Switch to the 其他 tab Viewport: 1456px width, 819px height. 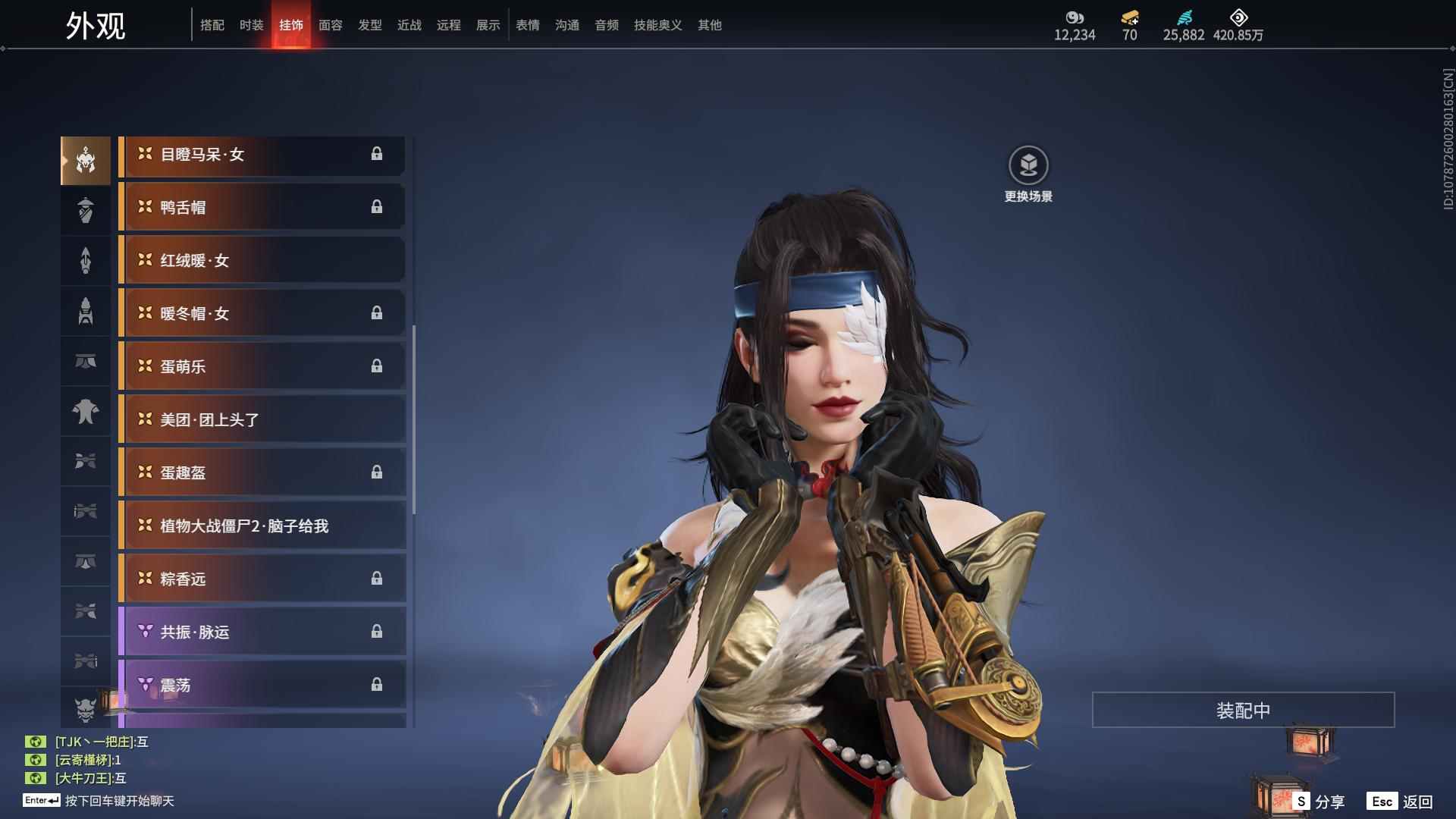(x=709, y=25)
